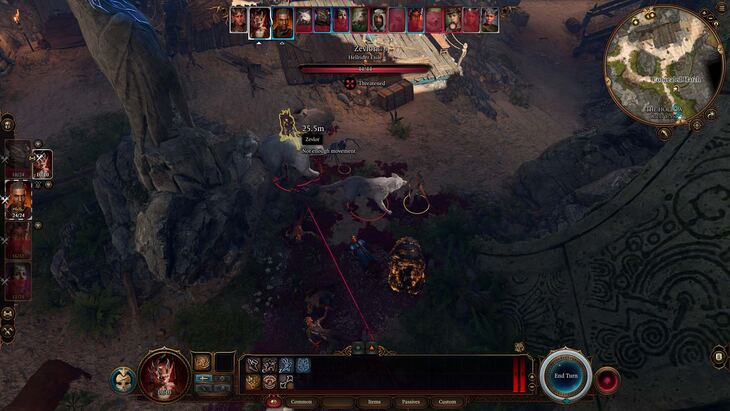Click the red round button beside End Turn
The height and width of the screenshot is (411, 730).
607,380
